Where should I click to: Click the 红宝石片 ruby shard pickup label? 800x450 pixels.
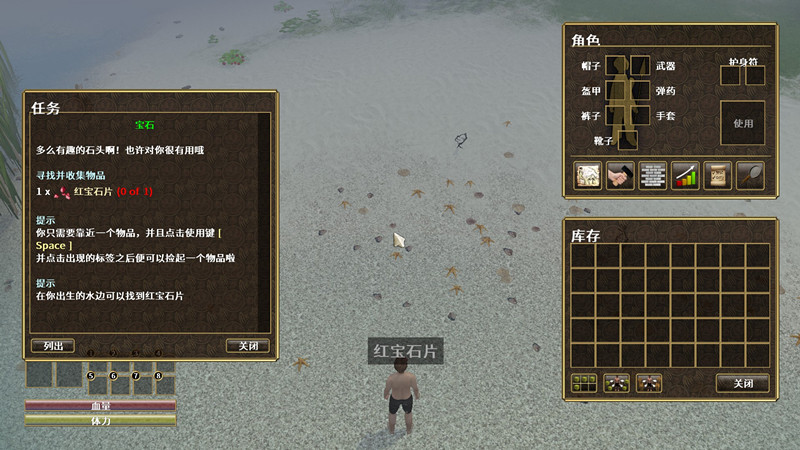click(x=405, y=351)
